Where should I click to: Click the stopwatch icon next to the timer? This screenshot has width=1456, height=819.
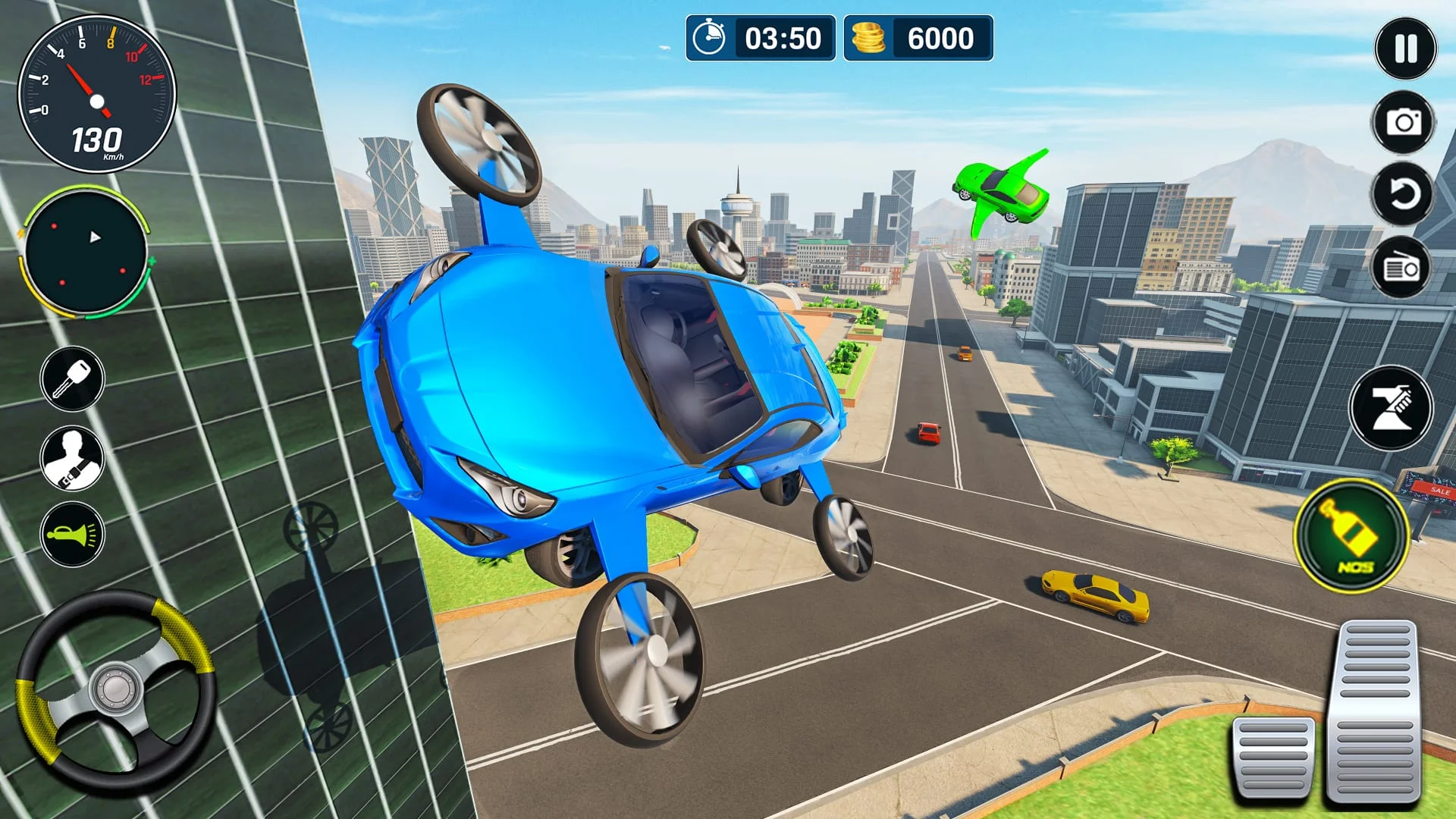point(711,38)
